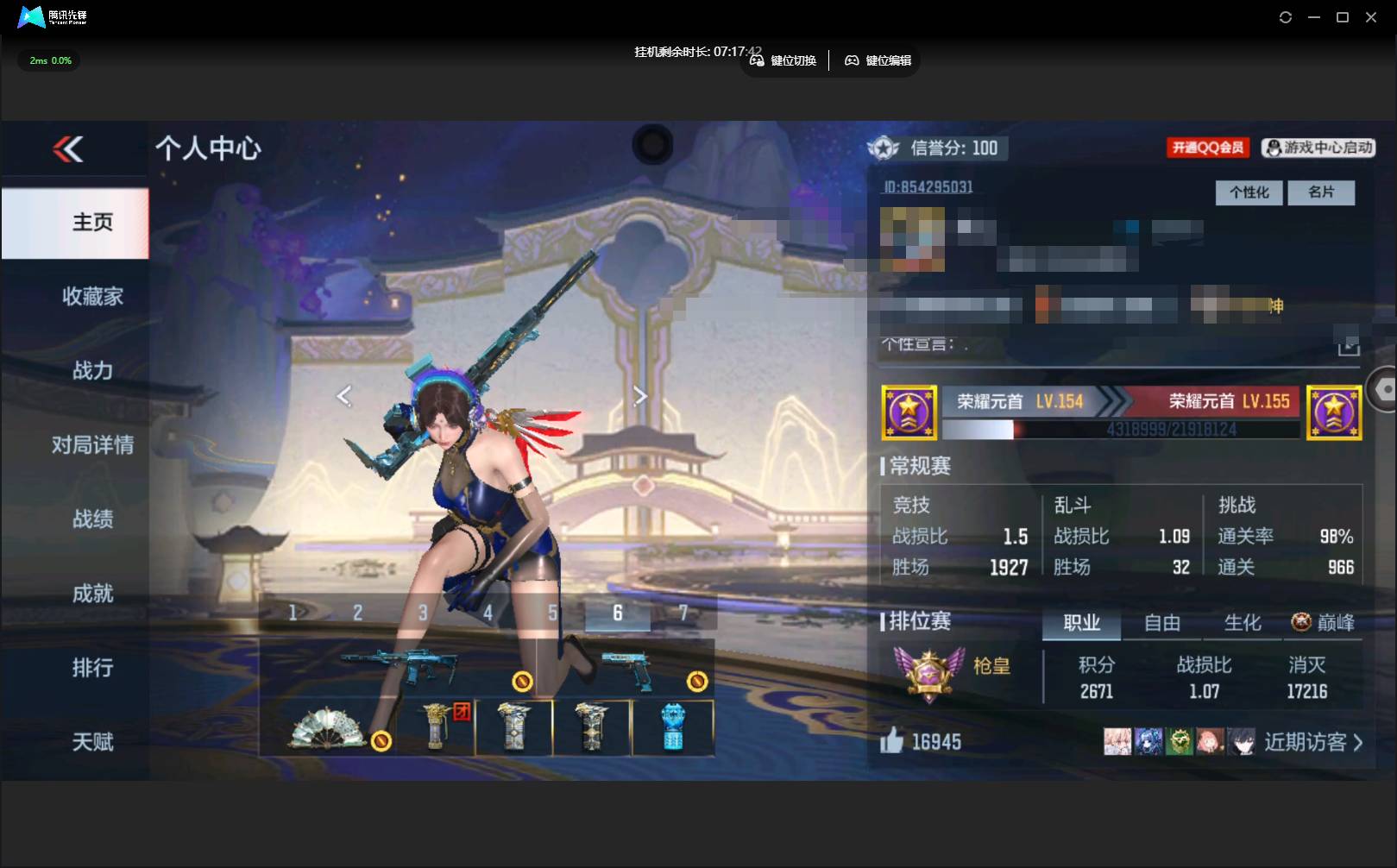1397x868 pixels.
Task: Show next character with right arrow
Action: pos(639,396)
